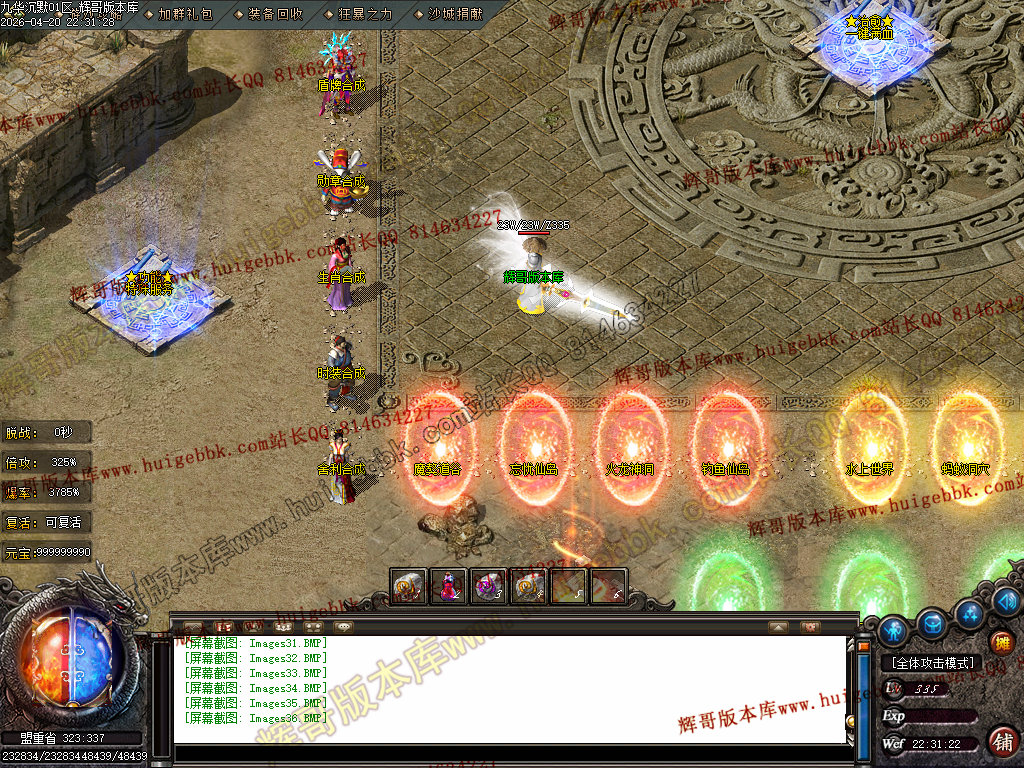The image size is (1024, 768).
Task: Use the purple scroll in hotbar slot 3
Action: point(489,586)
